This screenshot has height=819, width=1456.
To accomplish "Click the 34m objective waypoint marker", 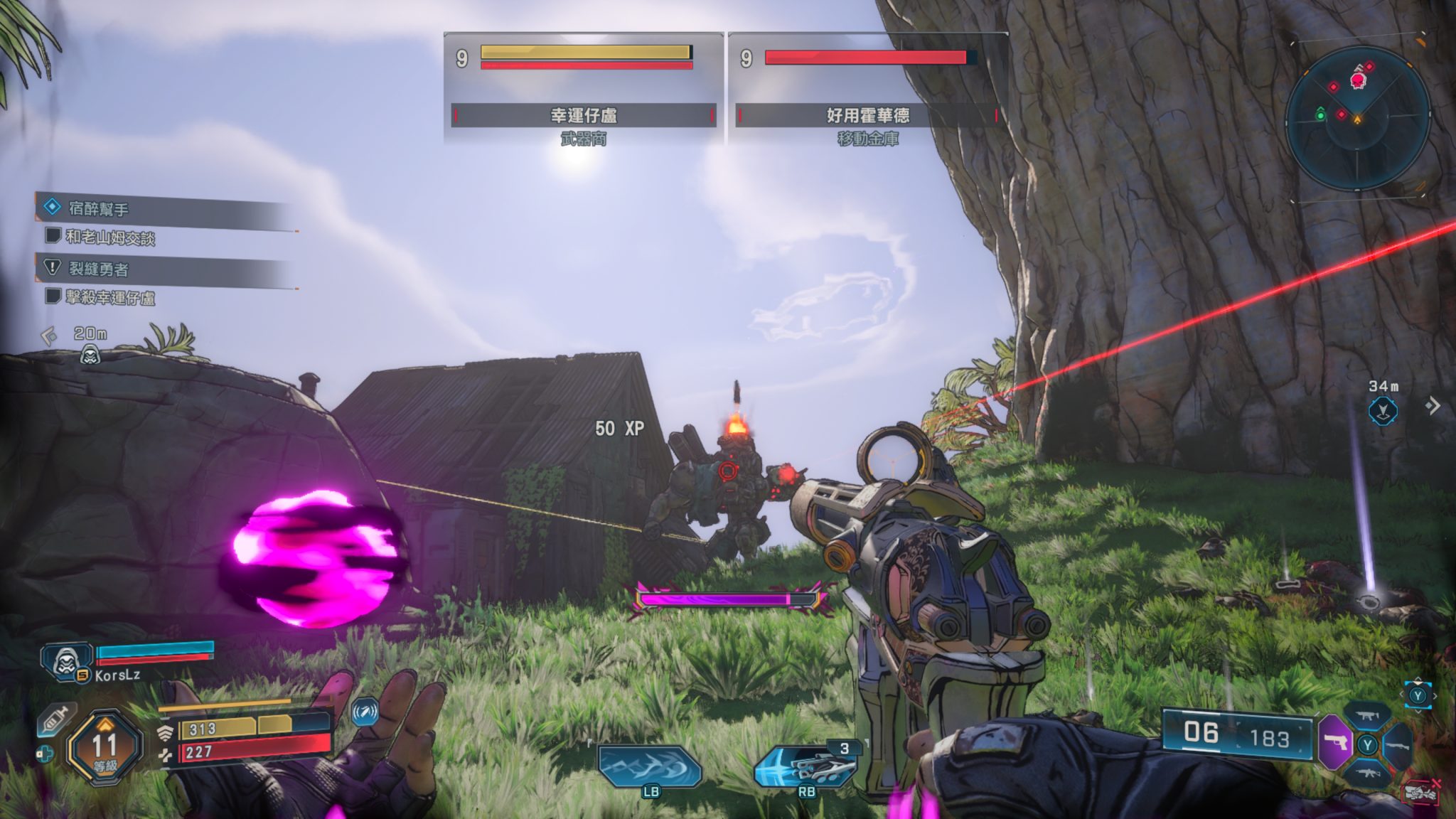I will [1383, 410].
